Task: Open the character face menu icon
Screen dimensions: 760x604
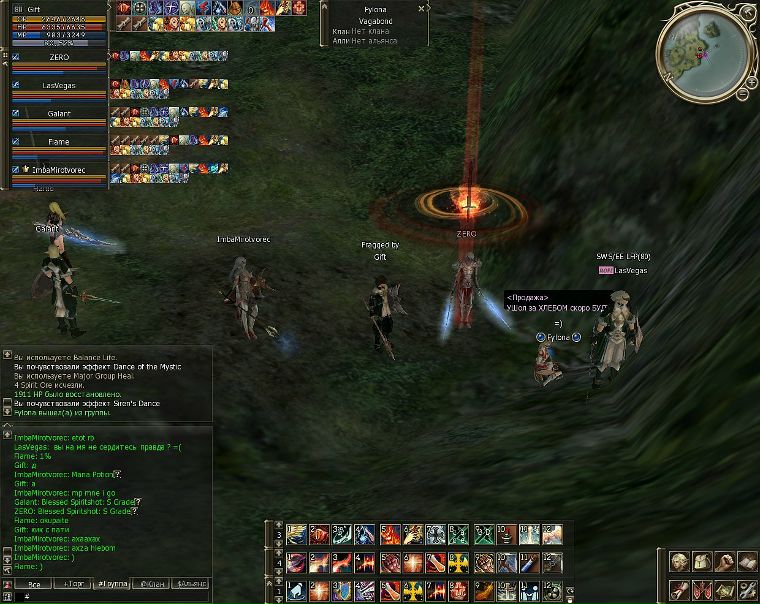Action: click(x=680, y=563)
